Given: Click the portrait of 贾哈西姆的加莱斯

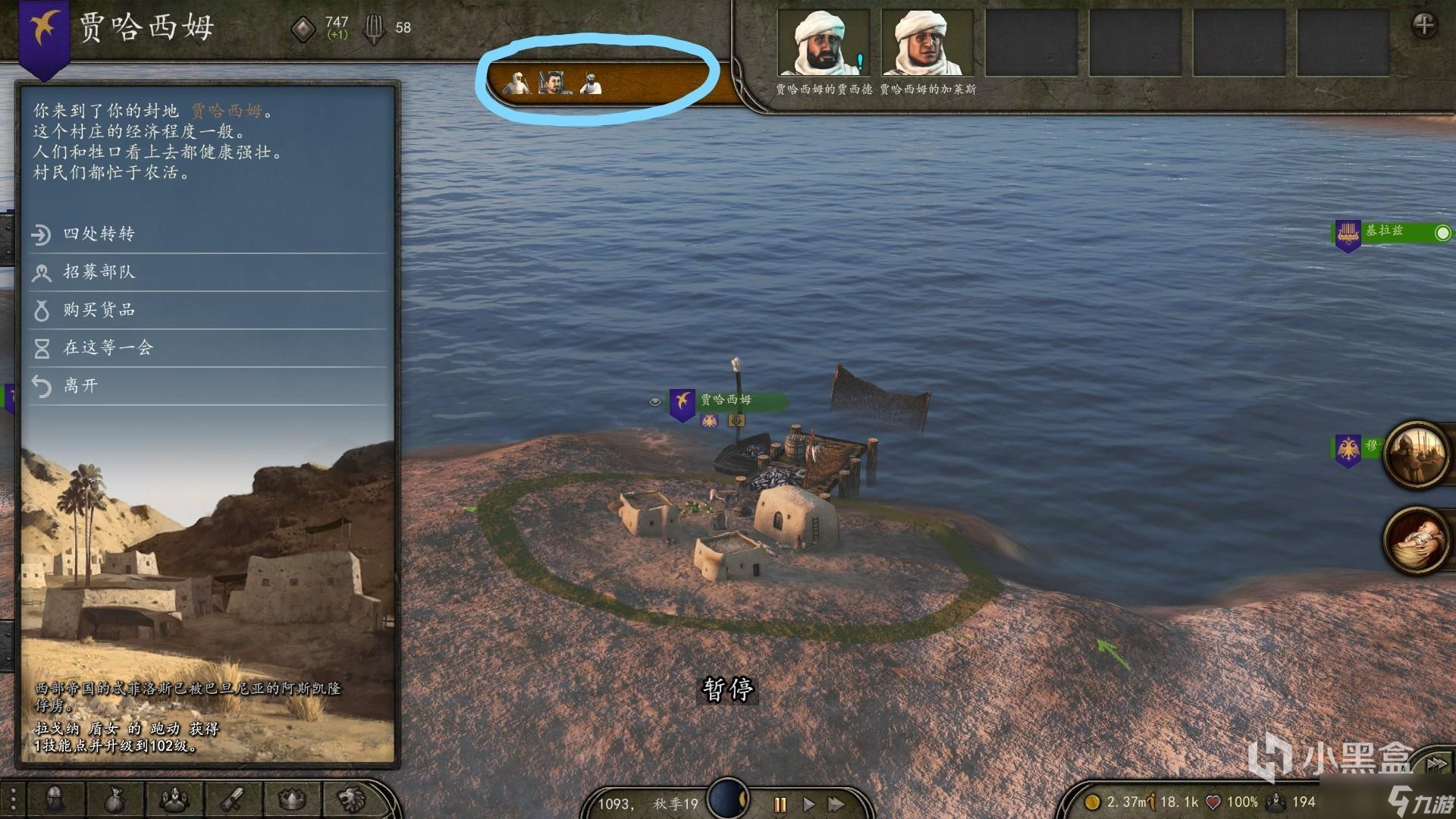Looking at the screenshot, I should pyautogui.click(x=927, y=42).
